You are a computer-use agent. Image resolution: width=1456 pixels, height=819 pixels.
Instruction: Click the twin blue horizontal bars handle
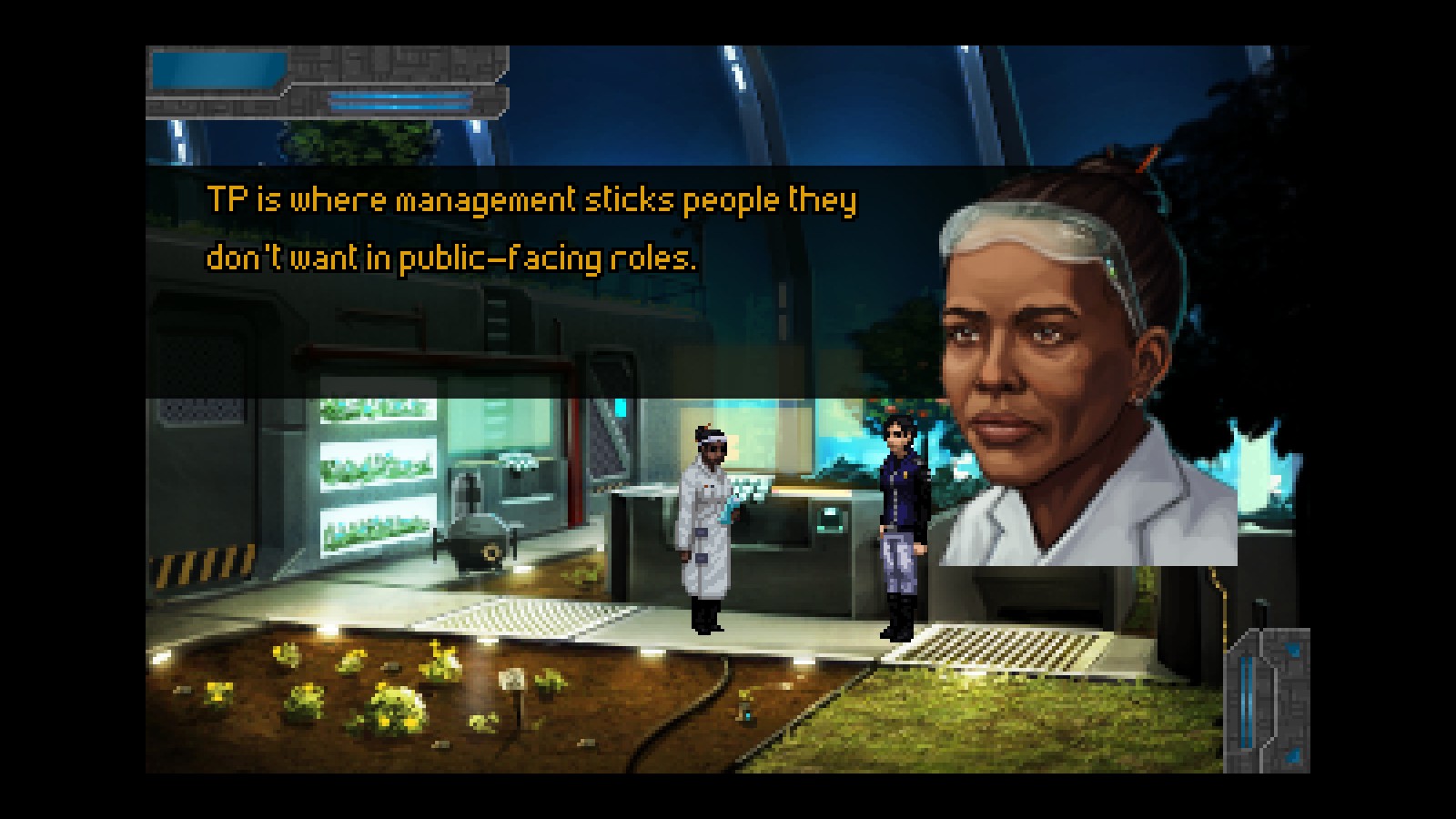click(x=400, y=101)
